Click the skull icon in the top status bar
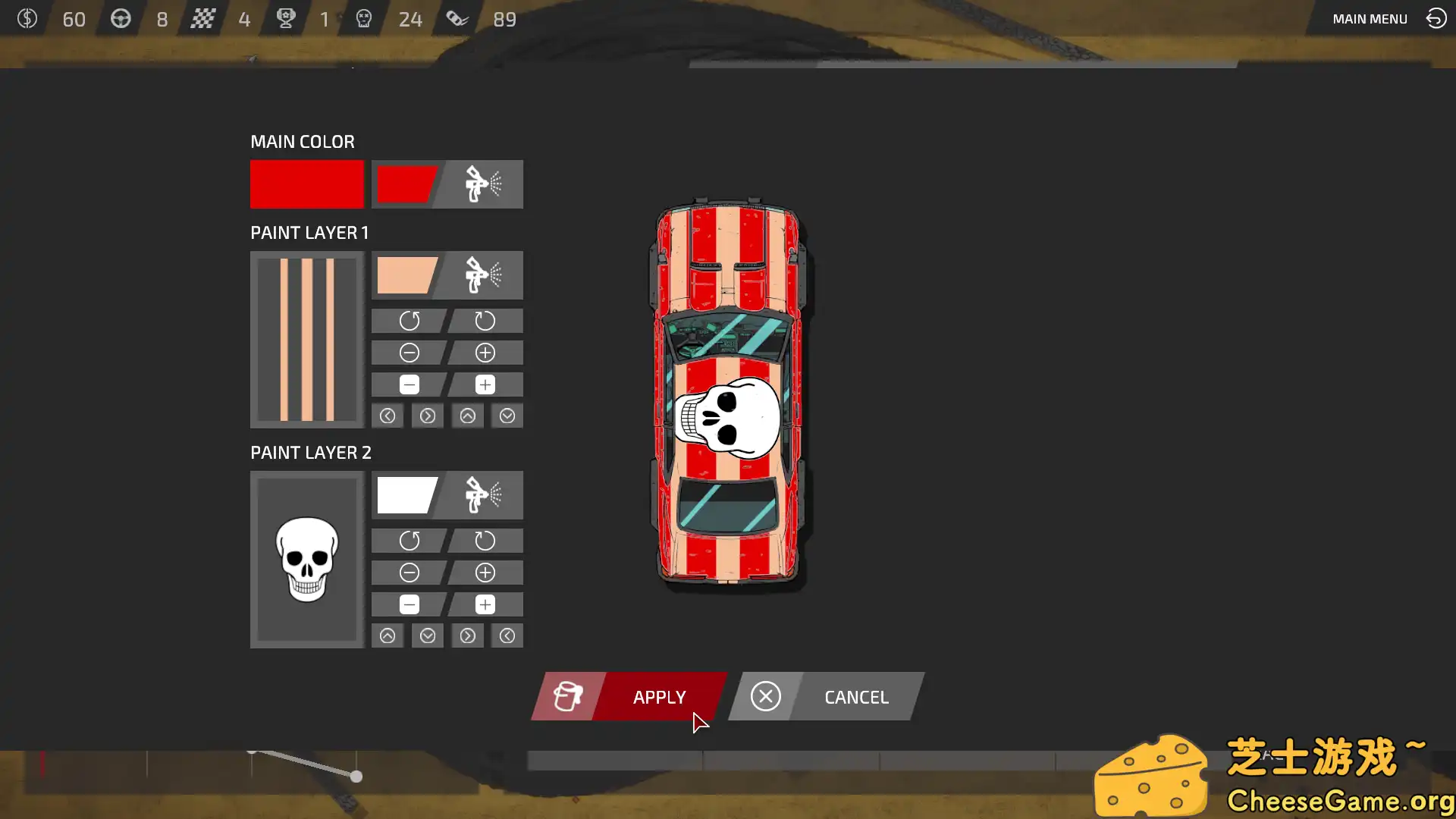The height and width of the screenshot is (819, 1456). [364, 19]
